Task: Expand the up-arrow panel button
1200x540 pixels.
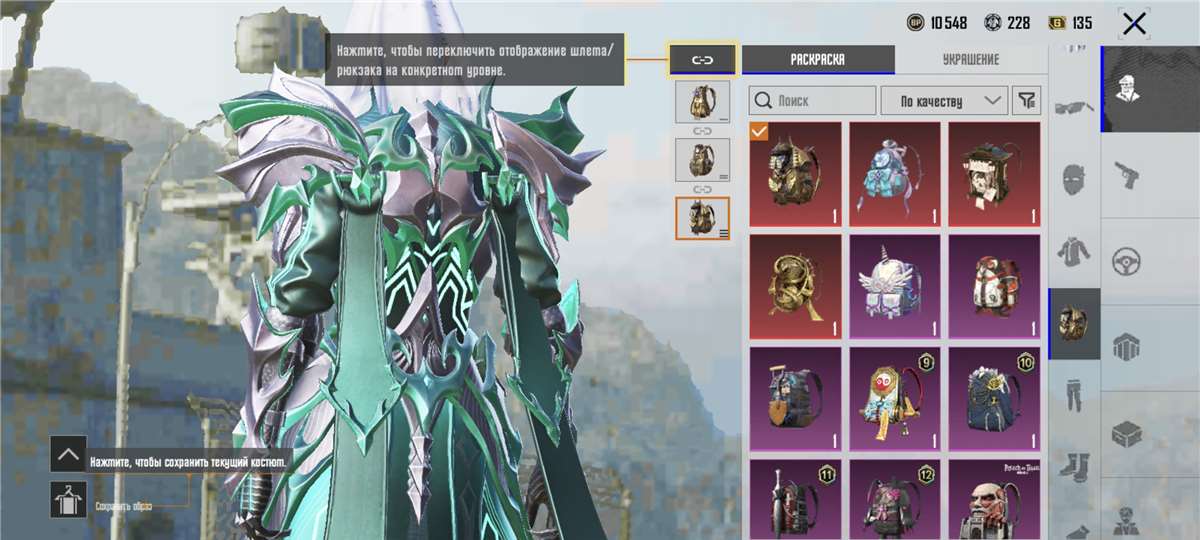Action: click(x=68, y=454)
